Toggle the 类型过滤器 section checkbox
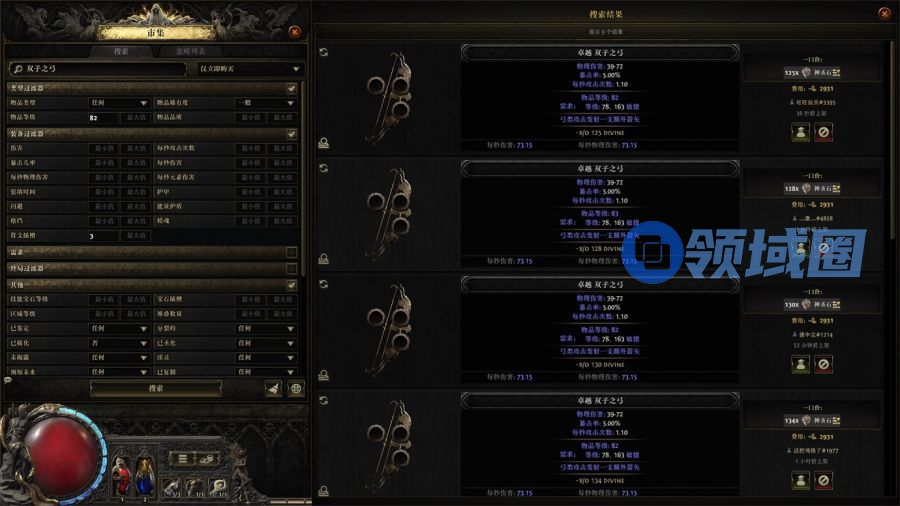This screenshot has height=506, width=900. pos(291,88)
